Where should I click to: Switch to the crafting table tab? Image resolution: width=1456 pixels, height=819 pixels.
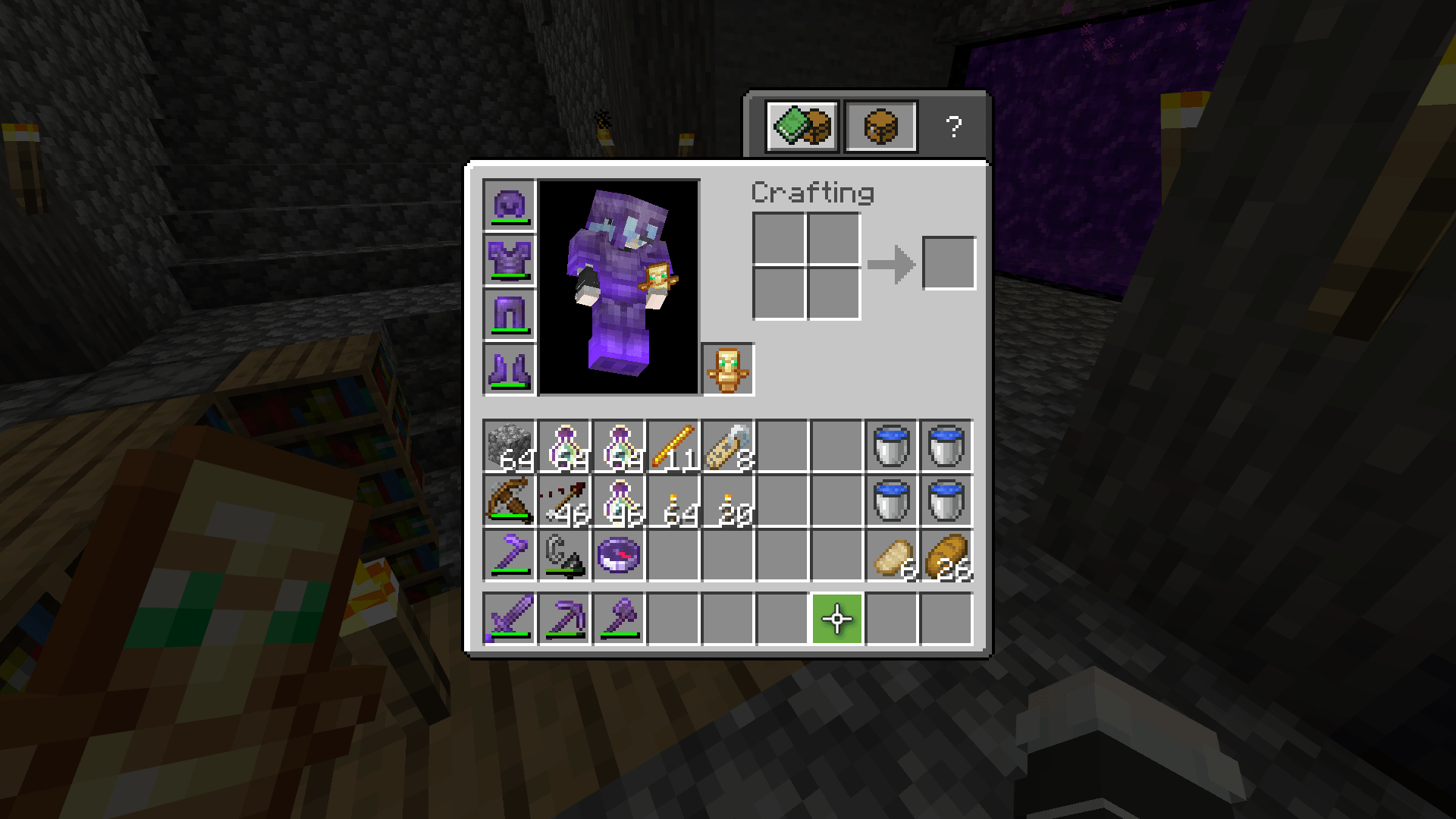(x=880, y=126)
